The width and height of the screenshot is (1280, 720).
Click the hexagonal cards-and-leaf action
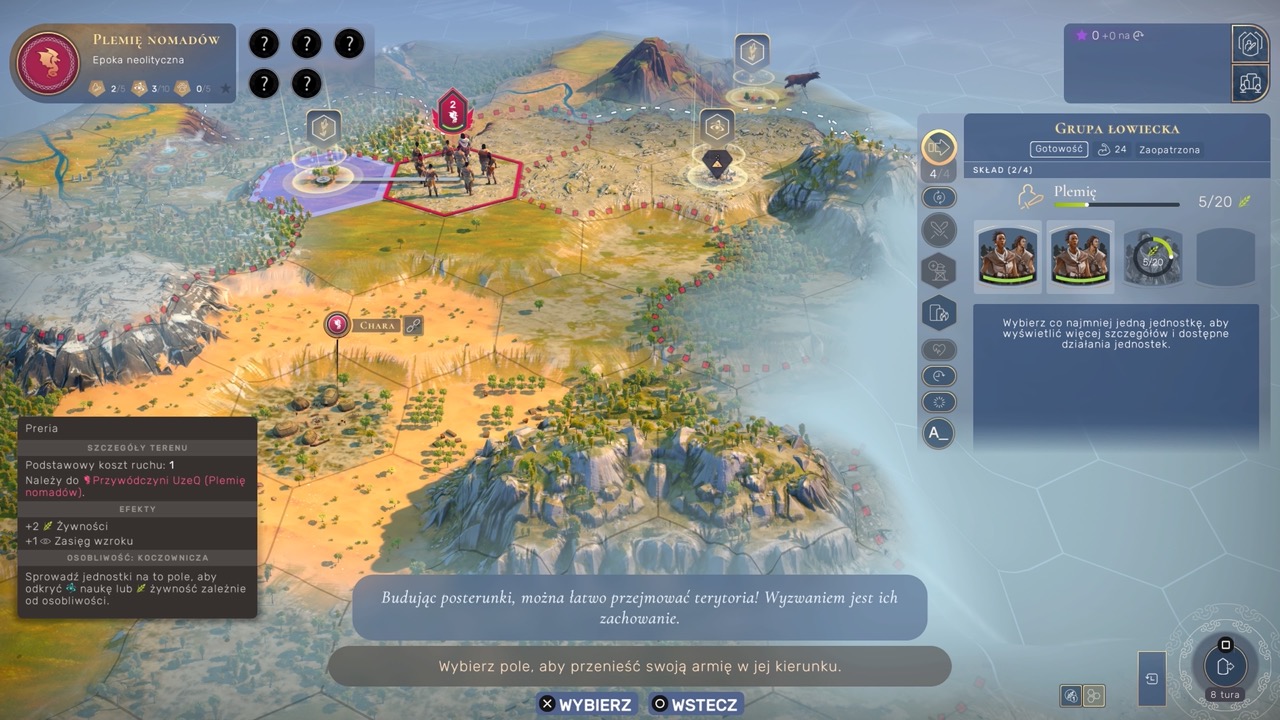coord(938,312)
